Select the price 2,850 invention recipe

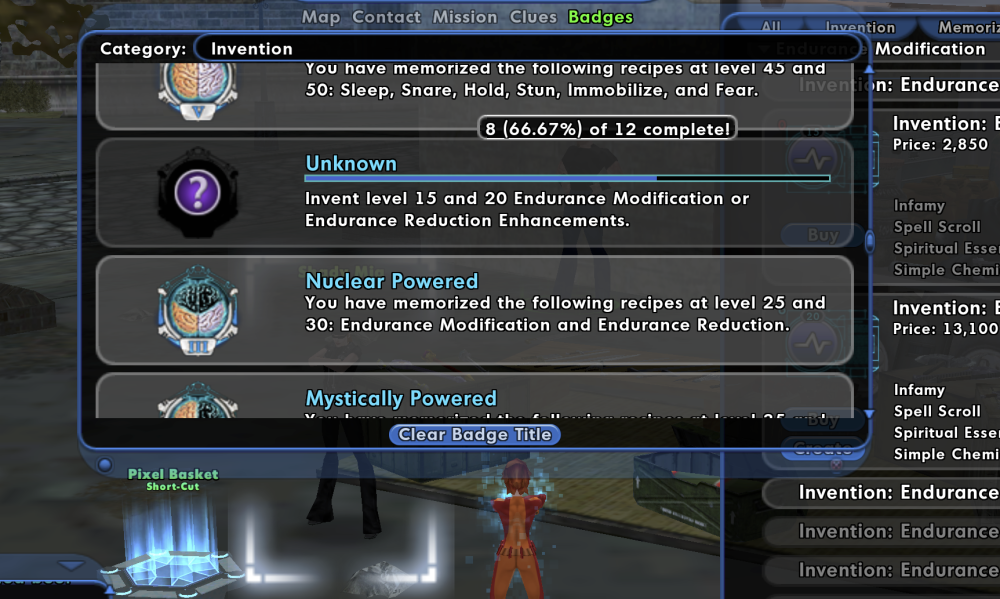click(945, 134)
